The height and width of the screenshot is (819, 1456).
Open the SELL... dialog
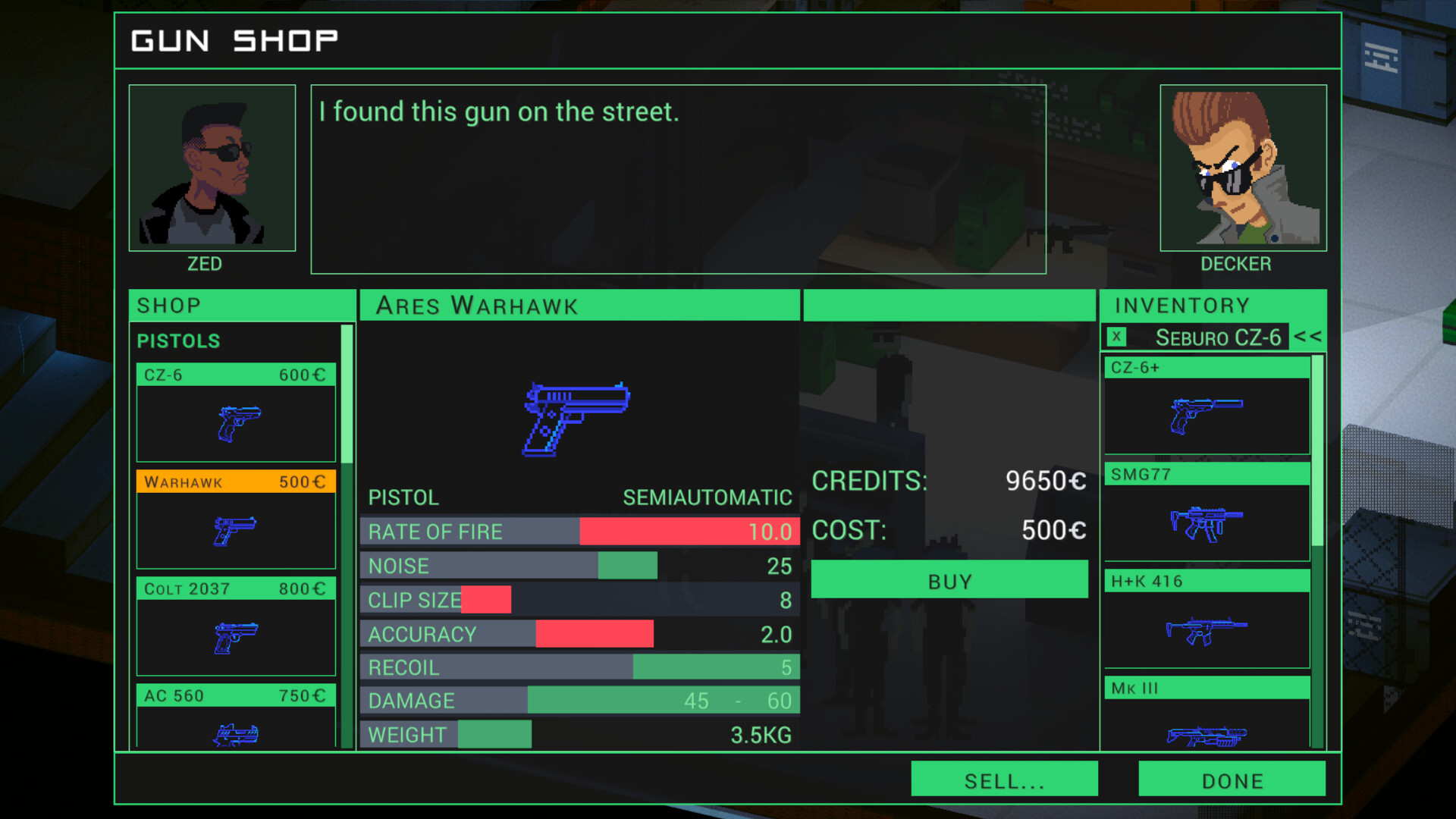(1004, 780)
